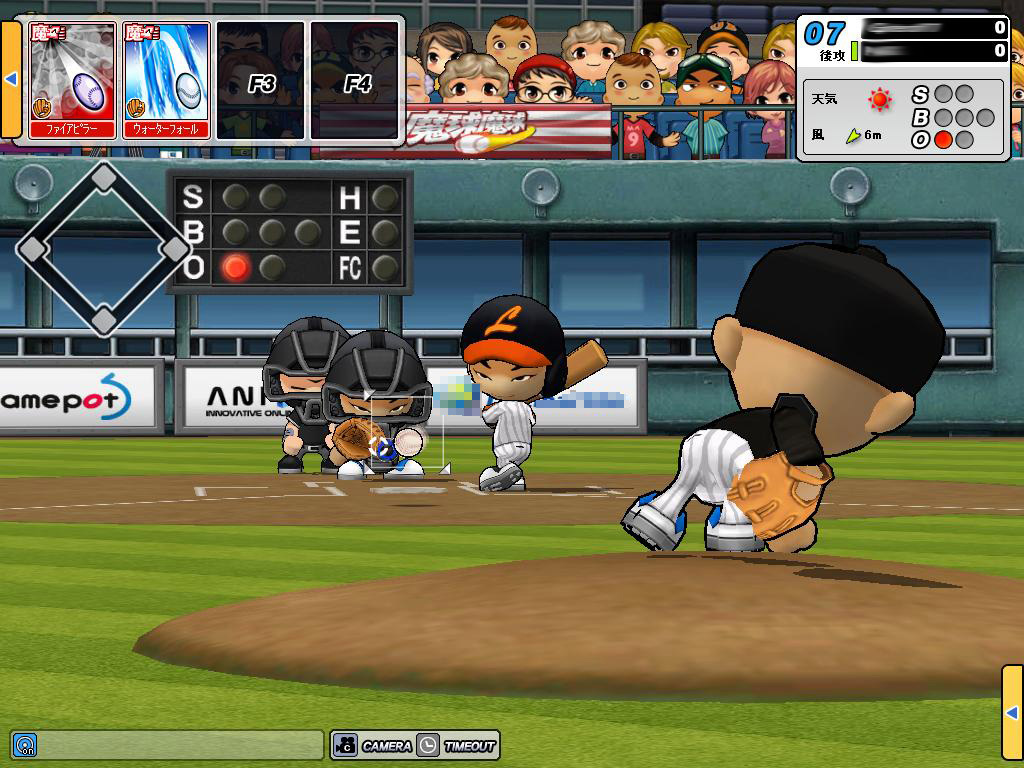Collapse the card panel with the orange arrow tab
The height and width of the screenshot is (768, 1024).
(11, 79)
